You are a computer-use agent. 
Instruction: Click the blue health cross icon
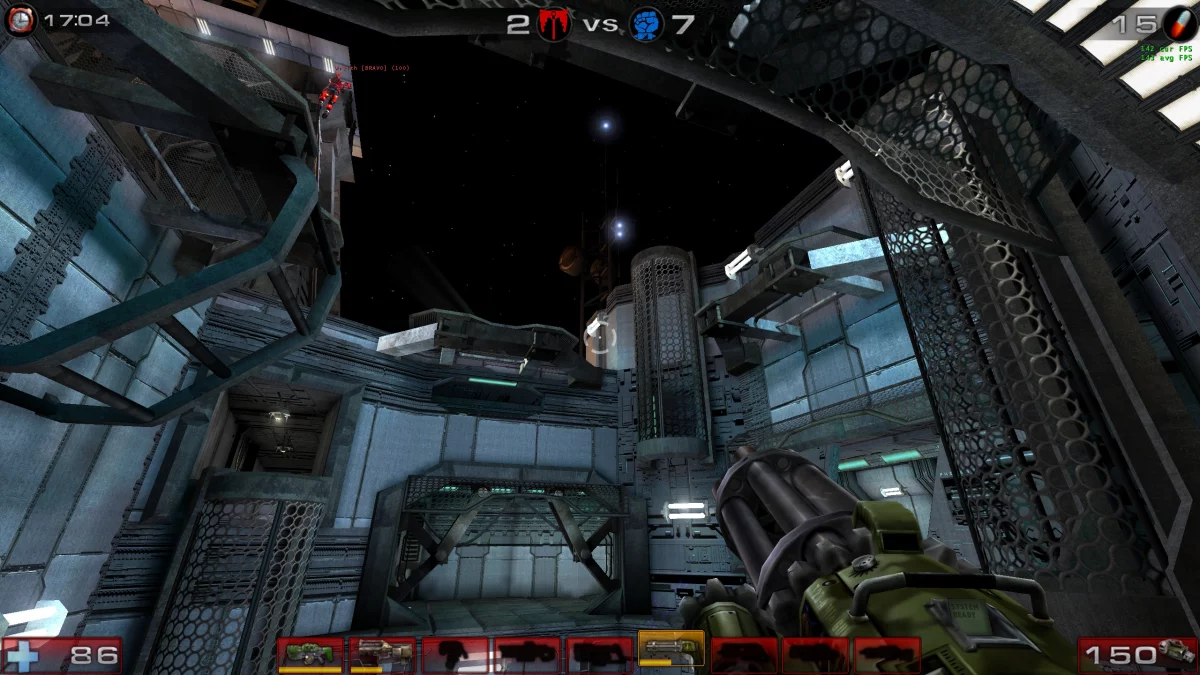[22, 656]
